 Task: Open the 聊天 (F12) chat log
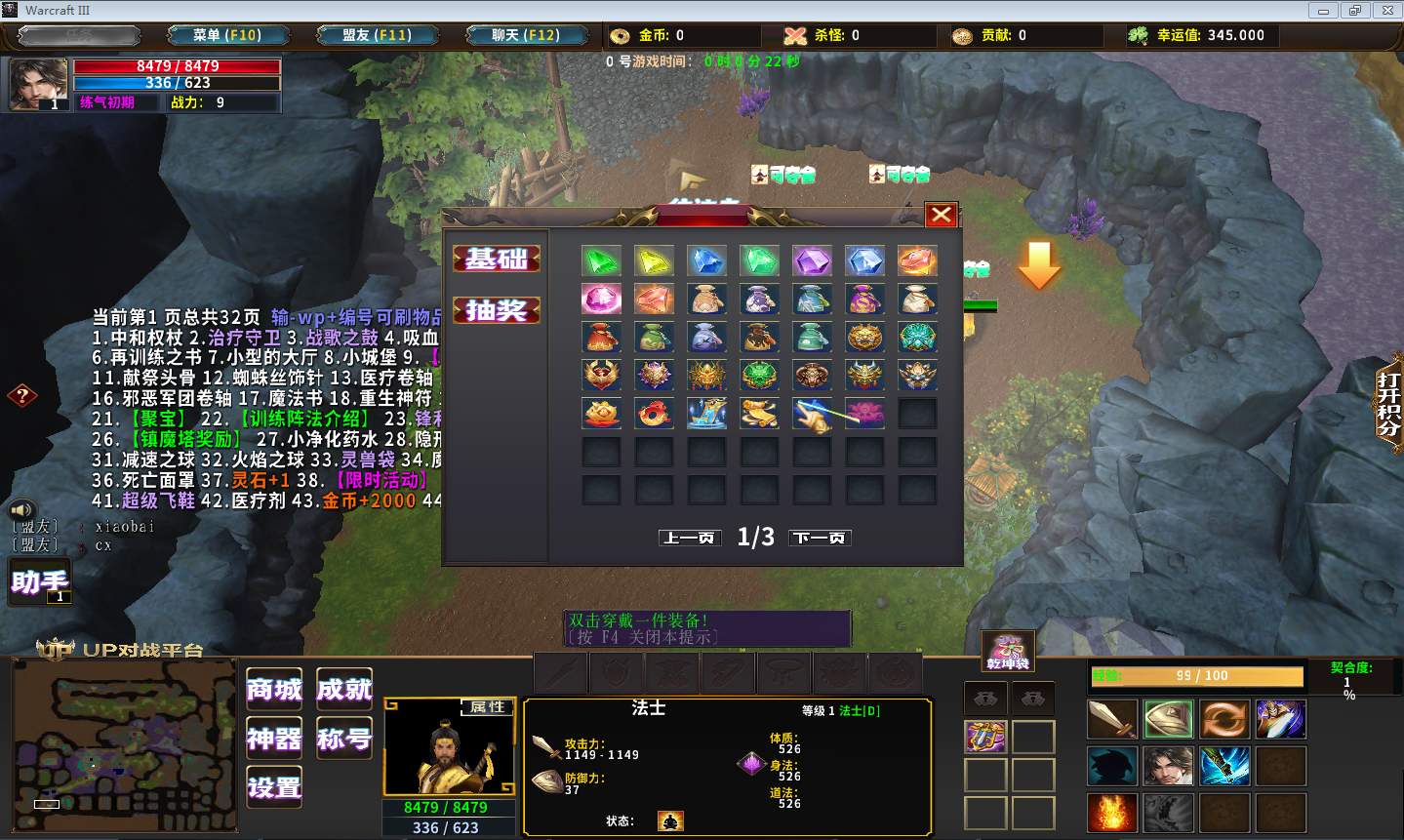(525, 35)
